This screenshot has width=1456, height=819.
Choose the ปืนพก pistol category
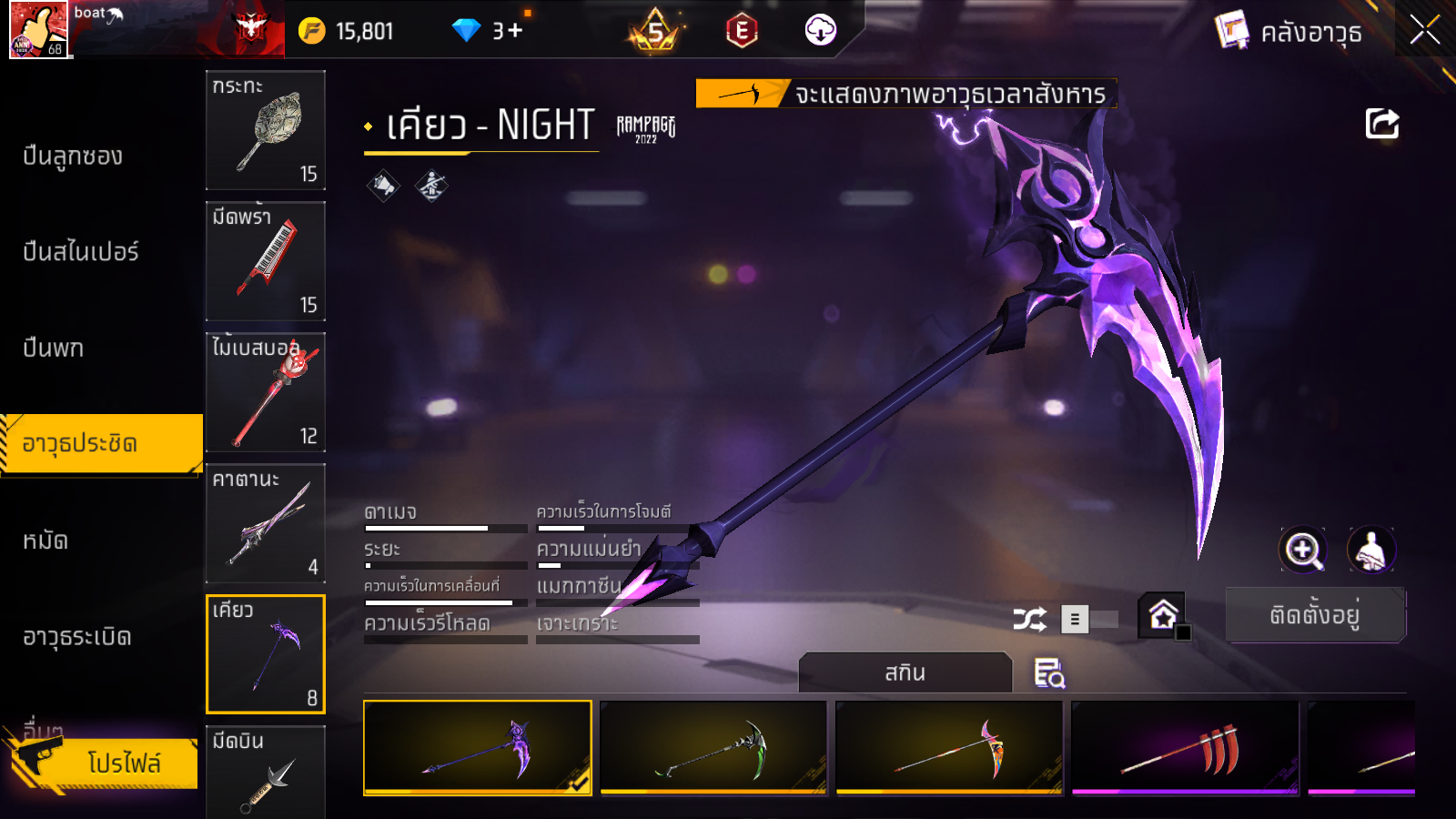coord(54,348)
